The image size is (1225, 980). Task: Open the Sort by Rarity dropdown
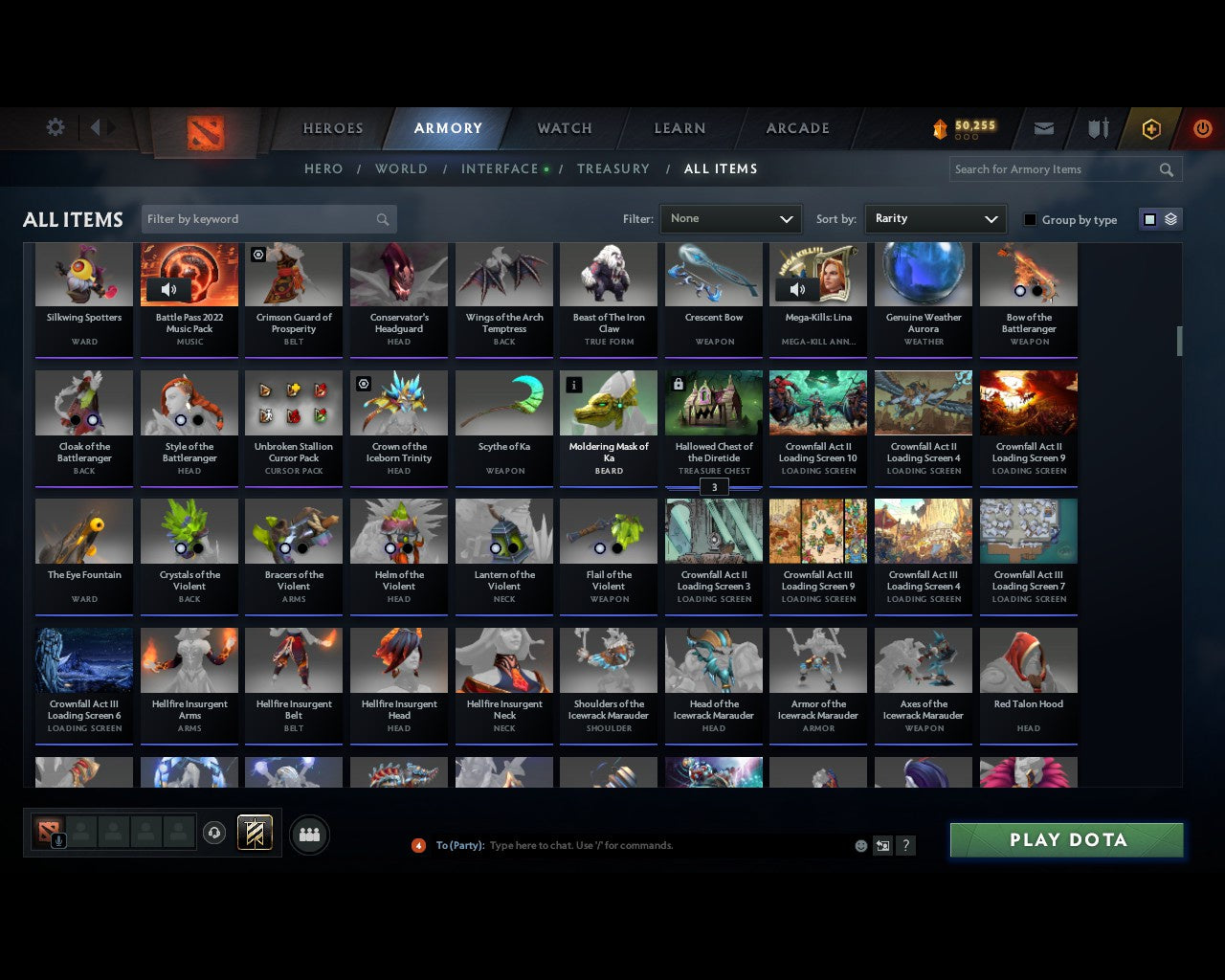click(x=935, y=219)
